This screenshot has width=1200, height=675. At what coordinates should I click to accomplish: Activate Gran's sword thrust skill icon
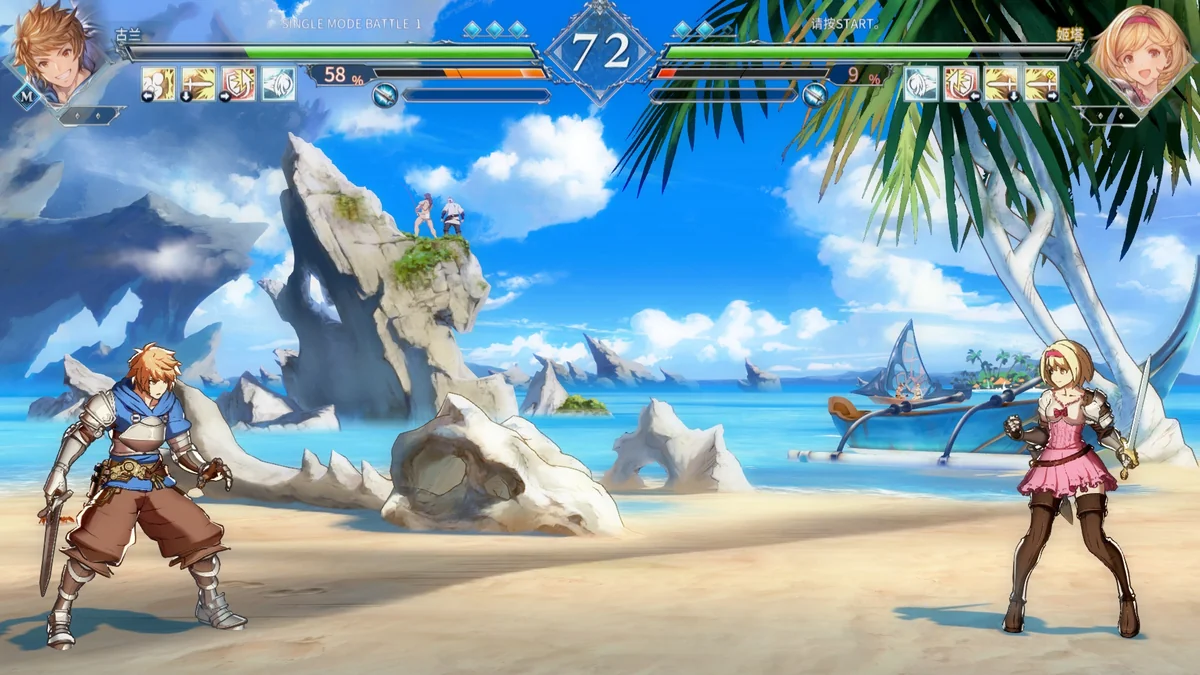click(x=198, y=84)
